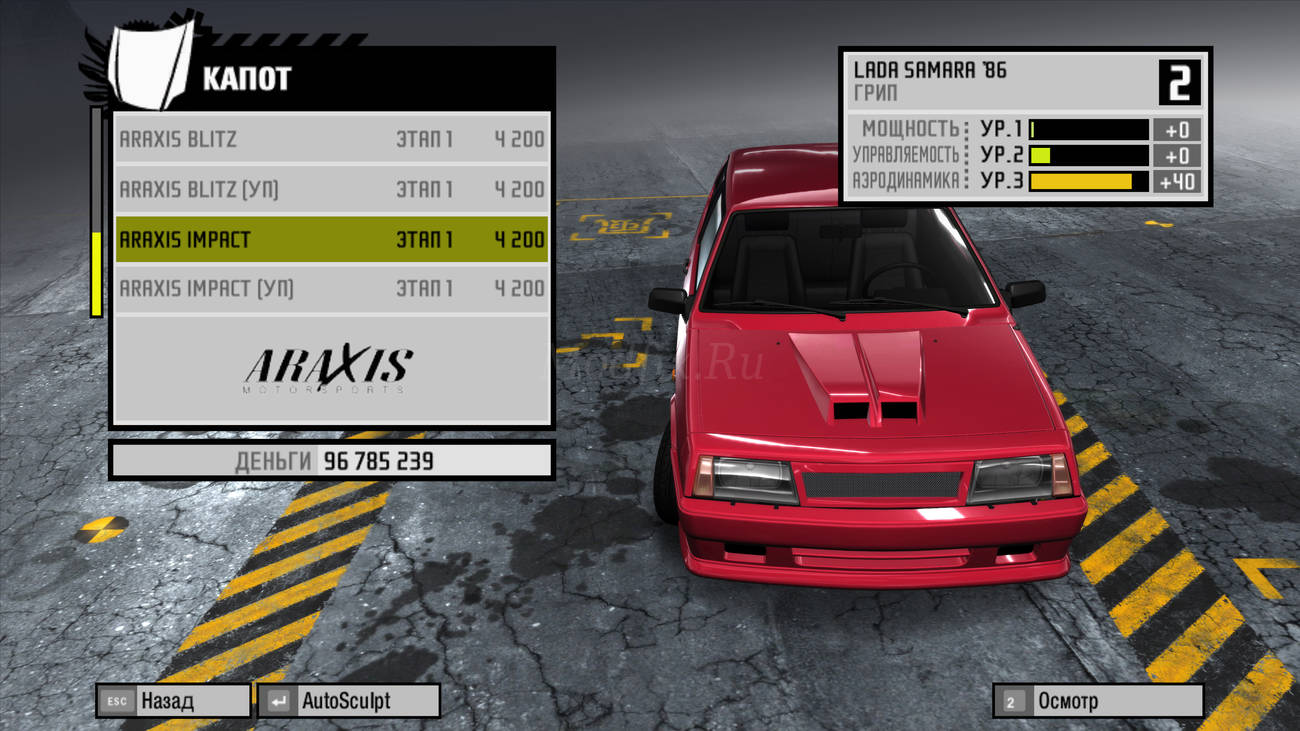Select the highlighted Araxis Impact hood
The image size is (1300, 731).
(x=331, y=240)
